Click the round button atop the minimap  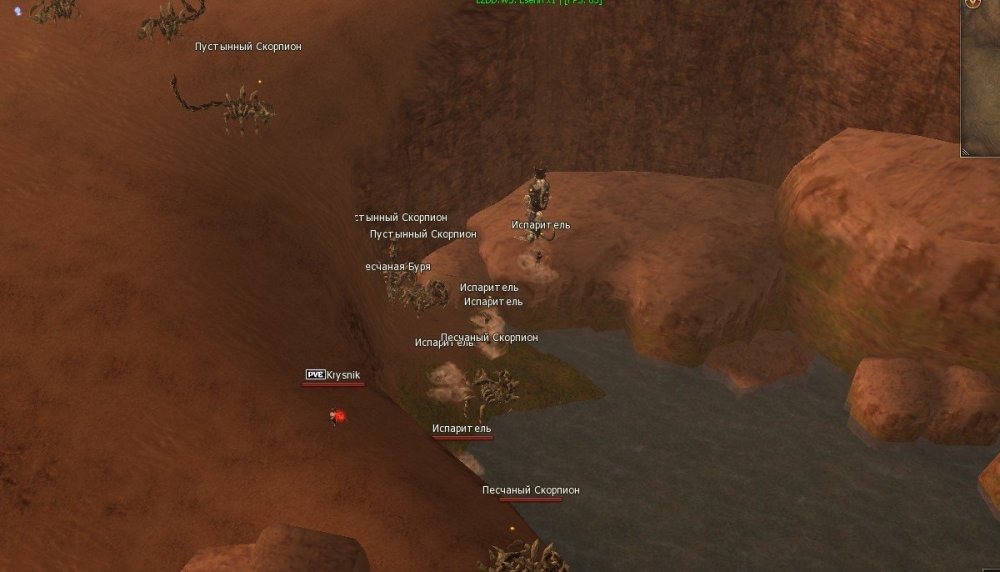click(x=971, y=3)
